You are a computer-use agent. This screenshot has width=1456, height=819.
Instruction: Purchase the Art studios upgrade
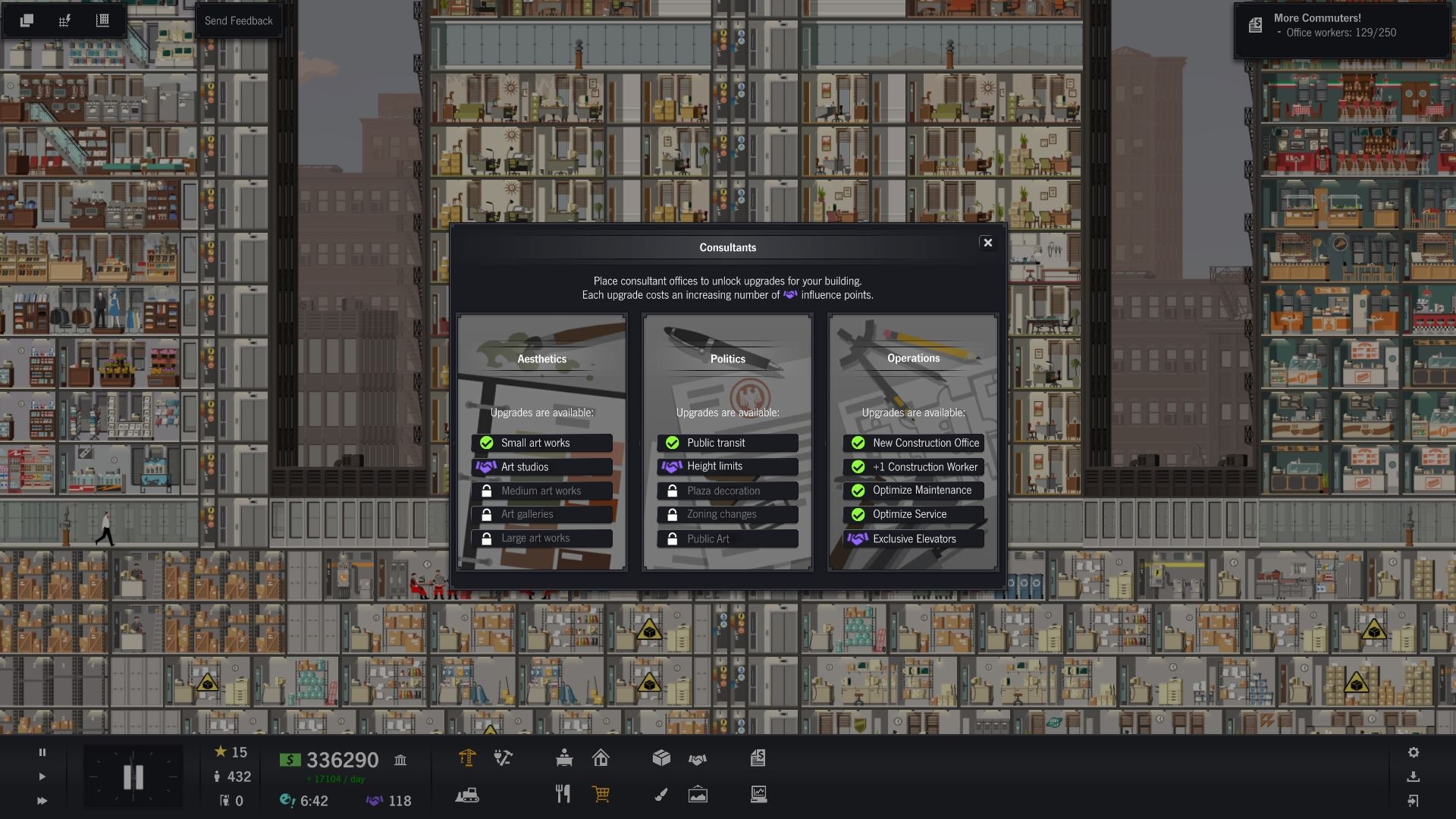click(x=541, y=466)
